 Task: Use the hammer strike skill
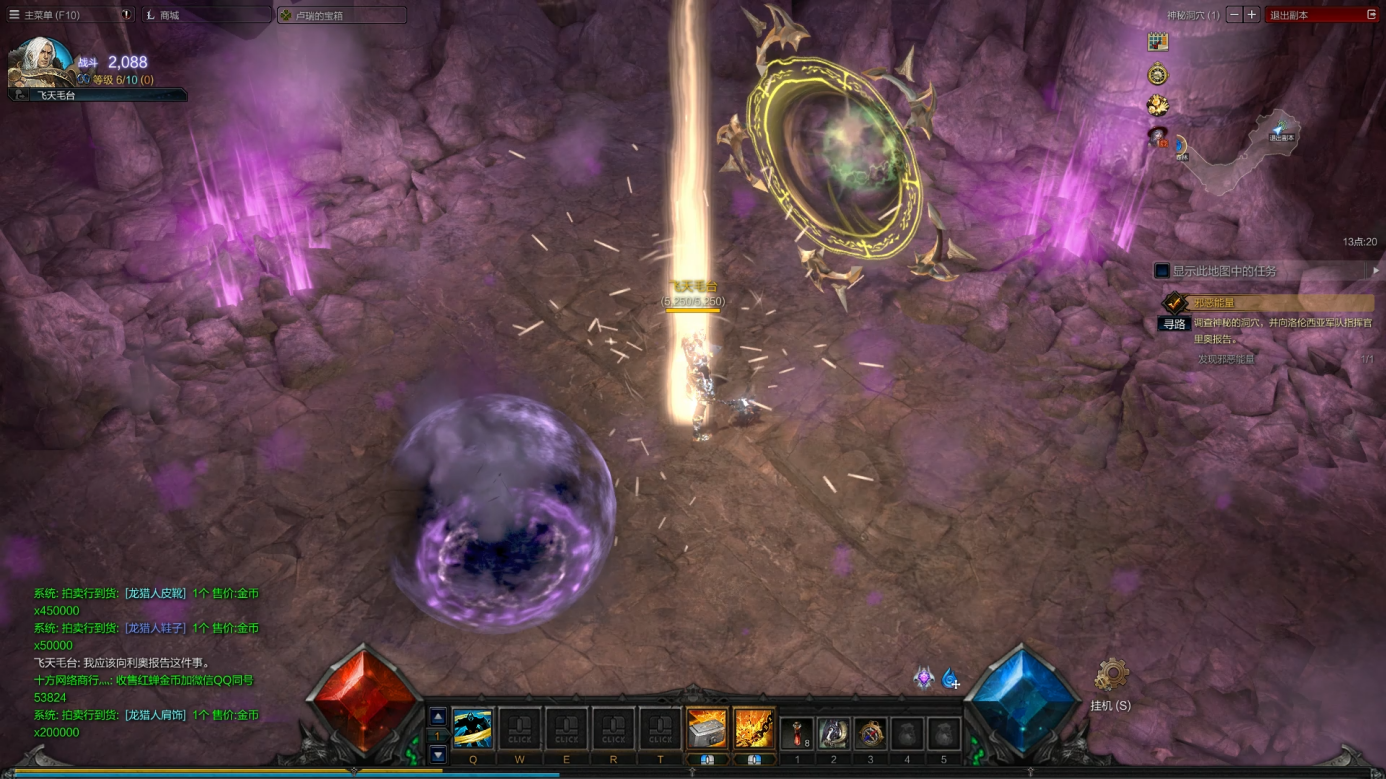click(706, 729)
